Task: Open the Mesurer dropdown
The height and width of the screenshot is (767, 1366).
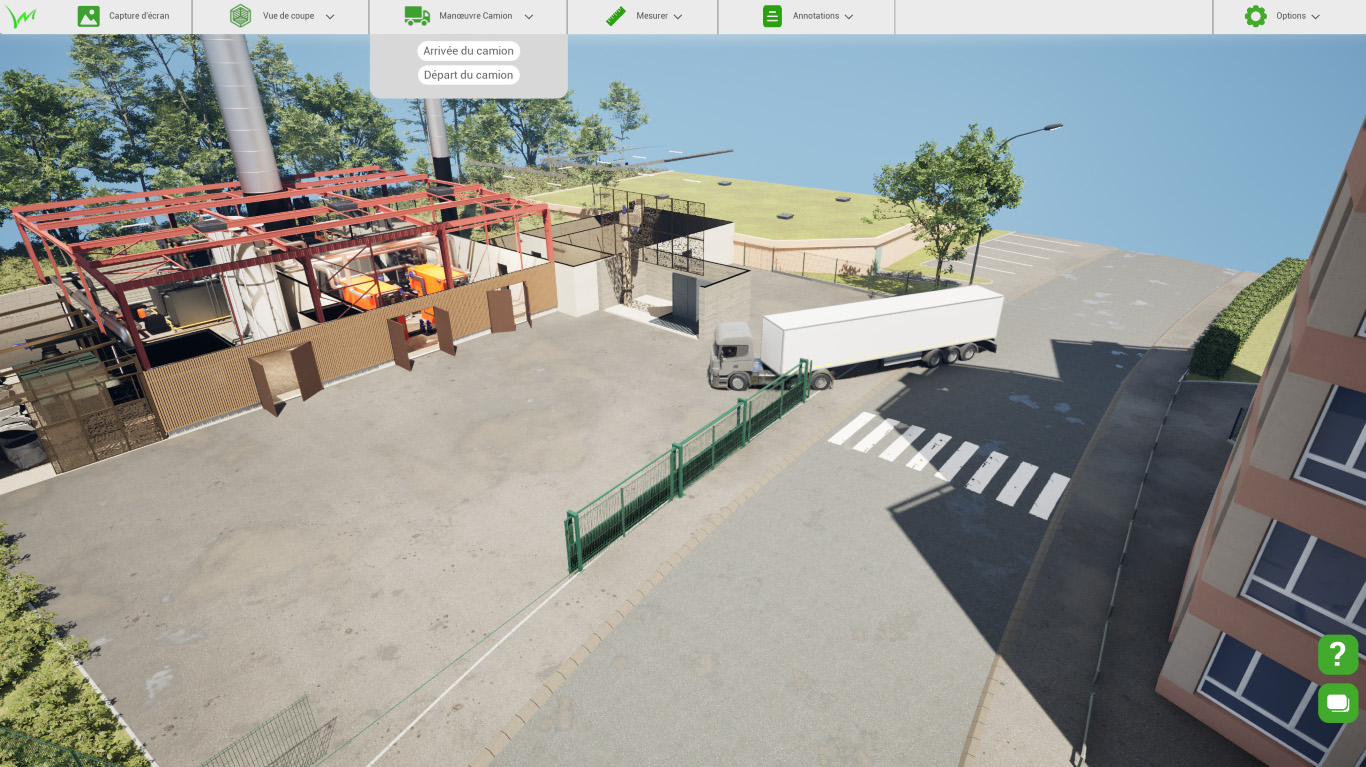Action: coord(643,16)
